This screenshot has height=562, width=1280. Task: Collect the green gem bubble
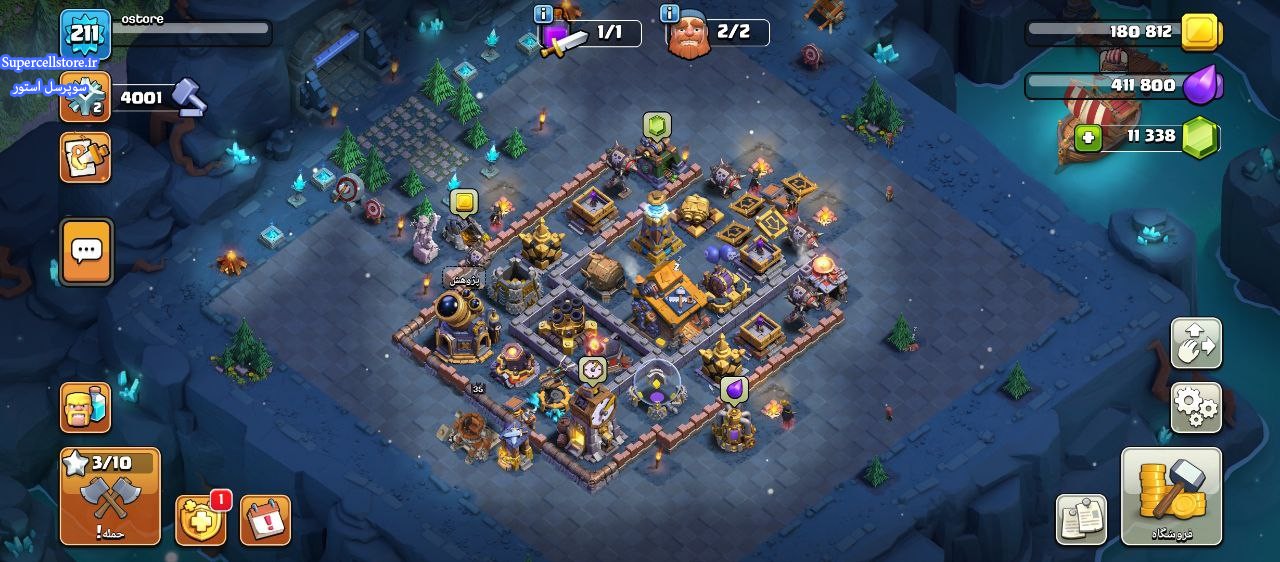tap(656, 126)
